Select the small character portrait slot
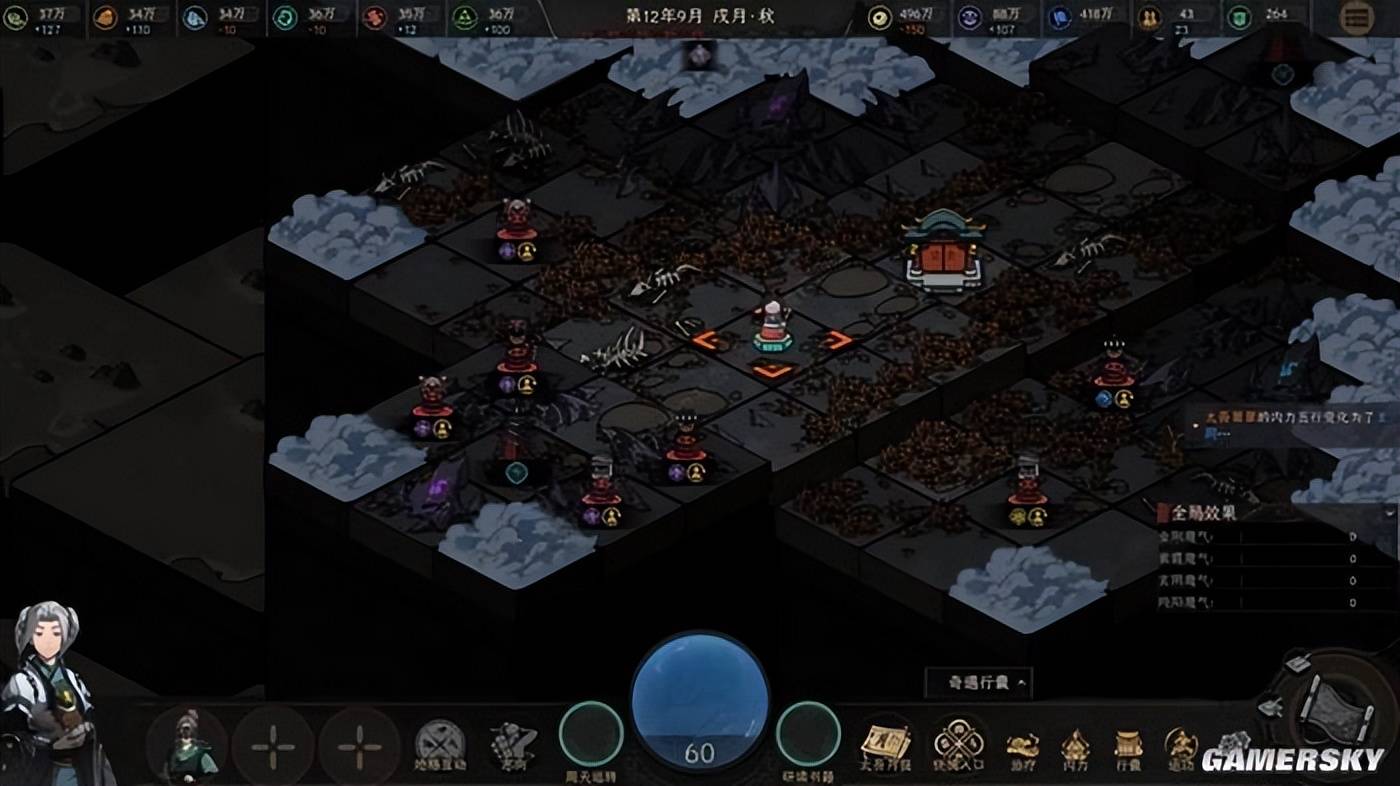This screenshot has width=1400, height=786. click(187, 746)
